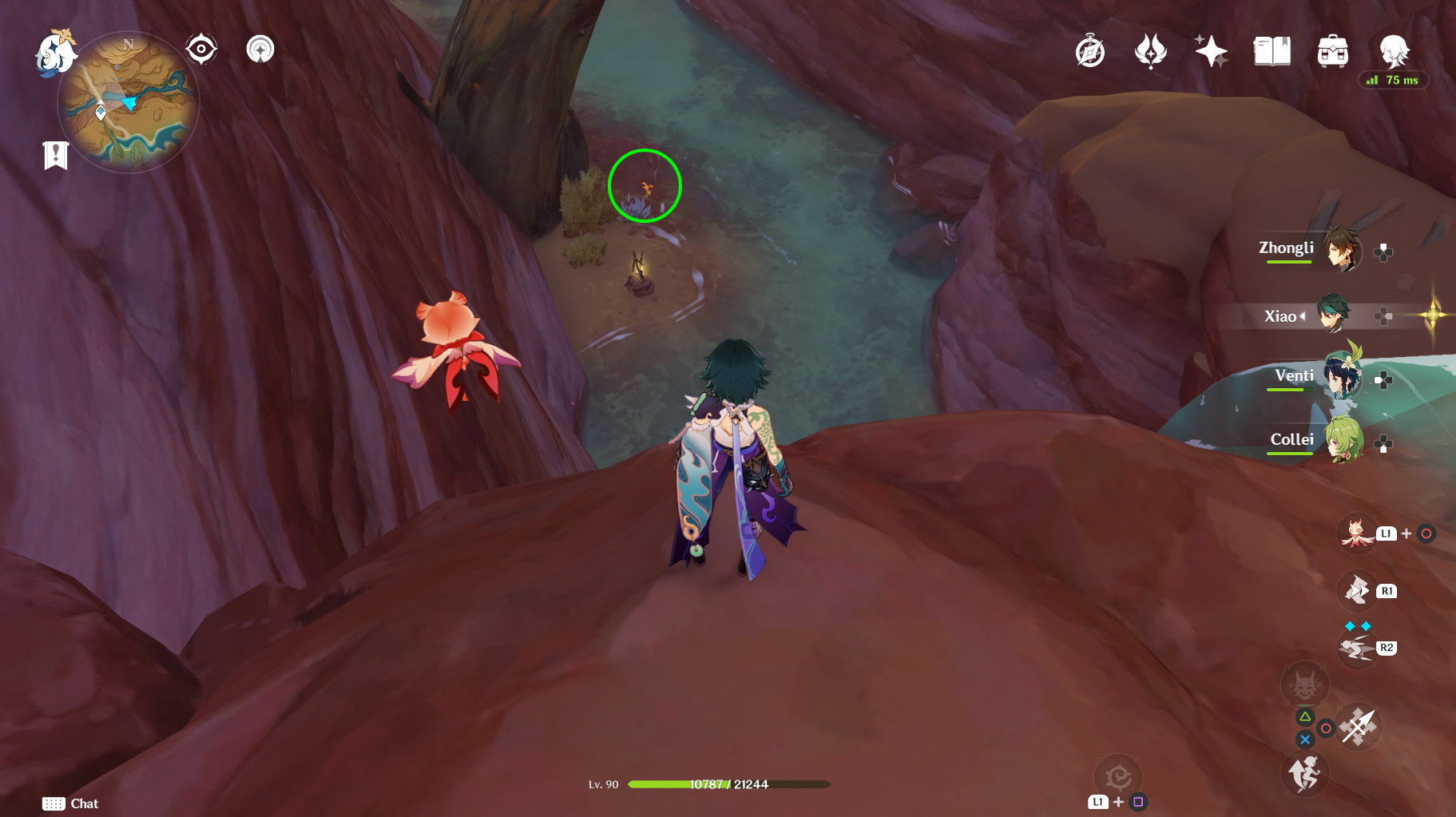Open the Chat window
This screenshot has height=817, width=1456.
(x=69, y=803)
